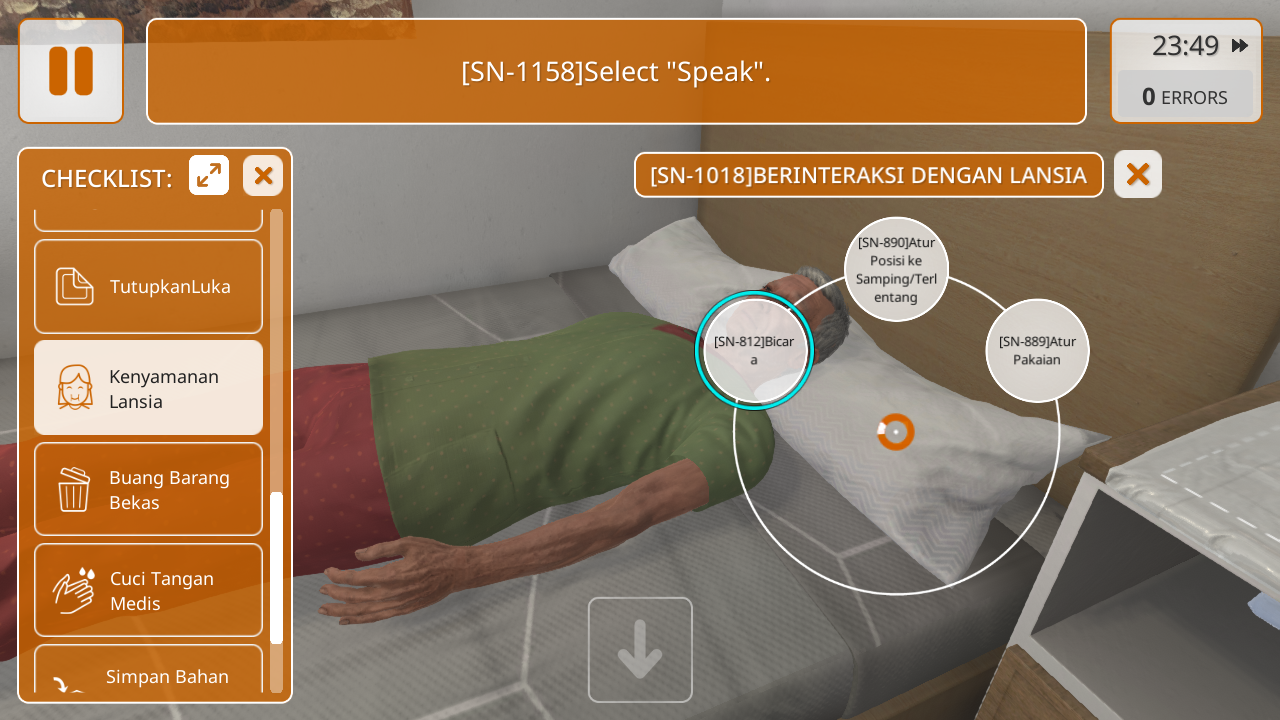Image resolution: width=1280 pixels, height=720 pixels.
Task: Expand the checklist to full size
Action: pos(209,176)
